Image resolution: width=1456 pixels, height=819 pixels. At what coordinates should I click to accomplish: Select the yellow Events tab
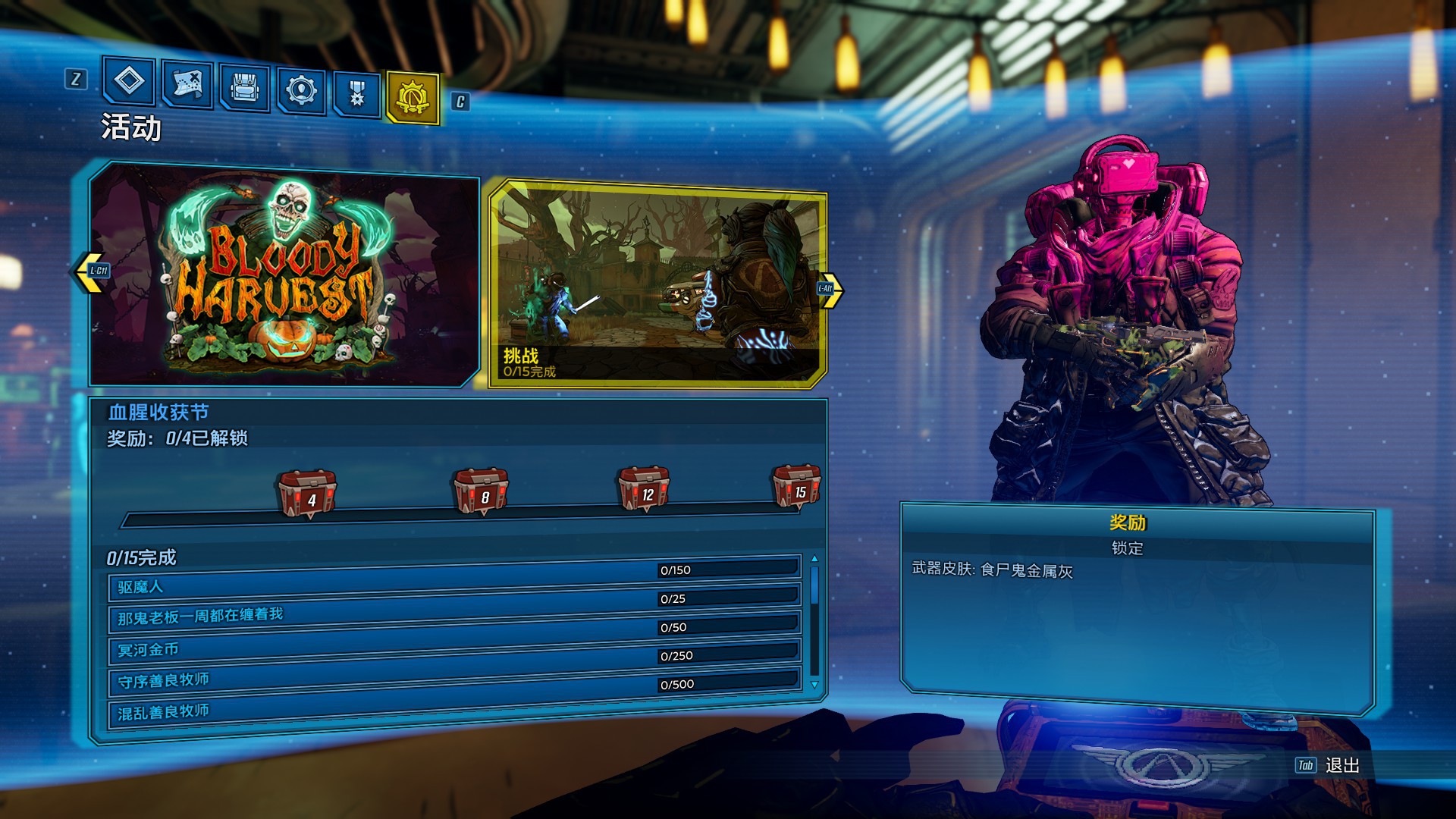[x=413, y=98]
